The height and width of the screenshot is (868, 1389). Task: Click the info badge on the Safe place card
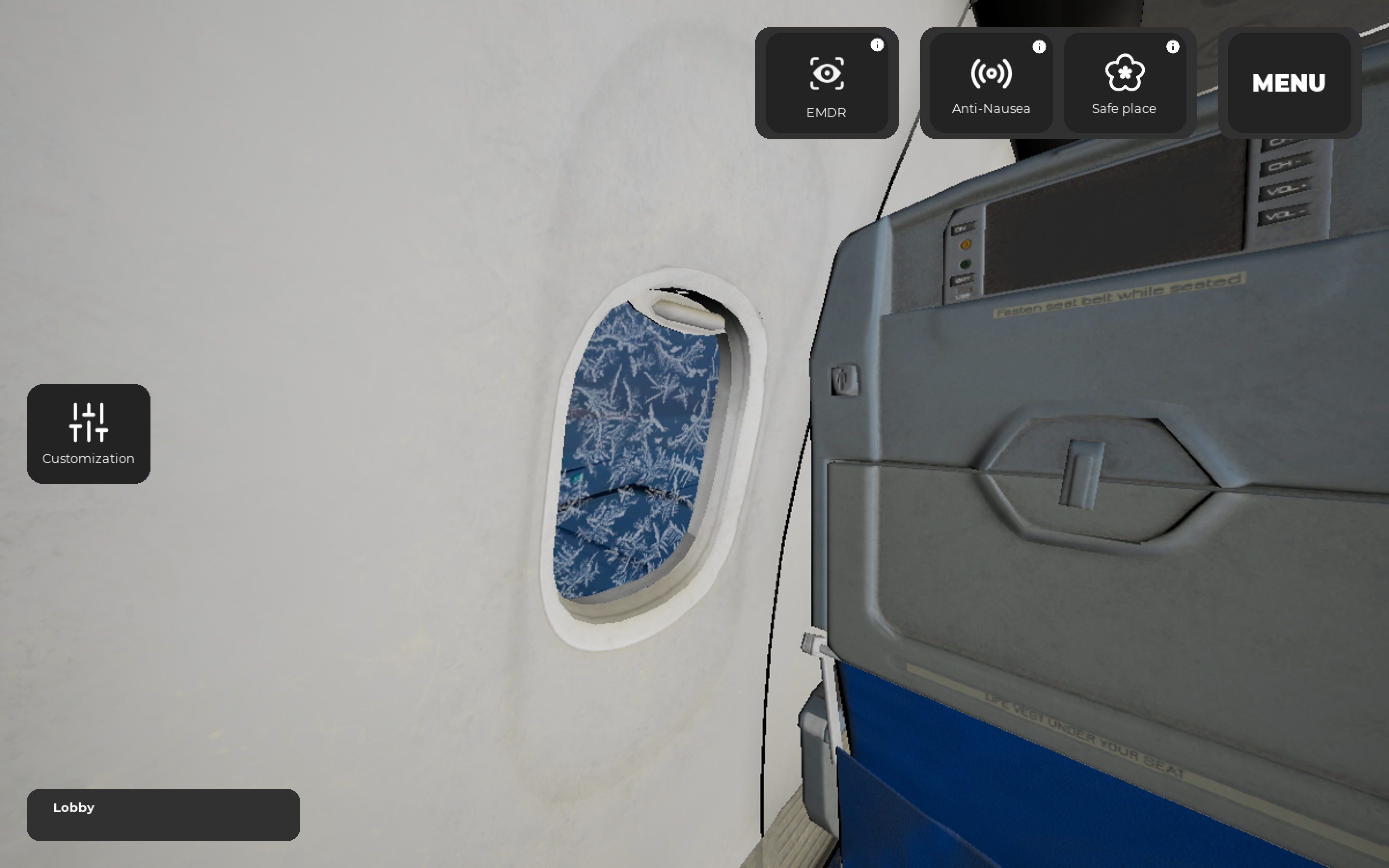point(1172,46)
